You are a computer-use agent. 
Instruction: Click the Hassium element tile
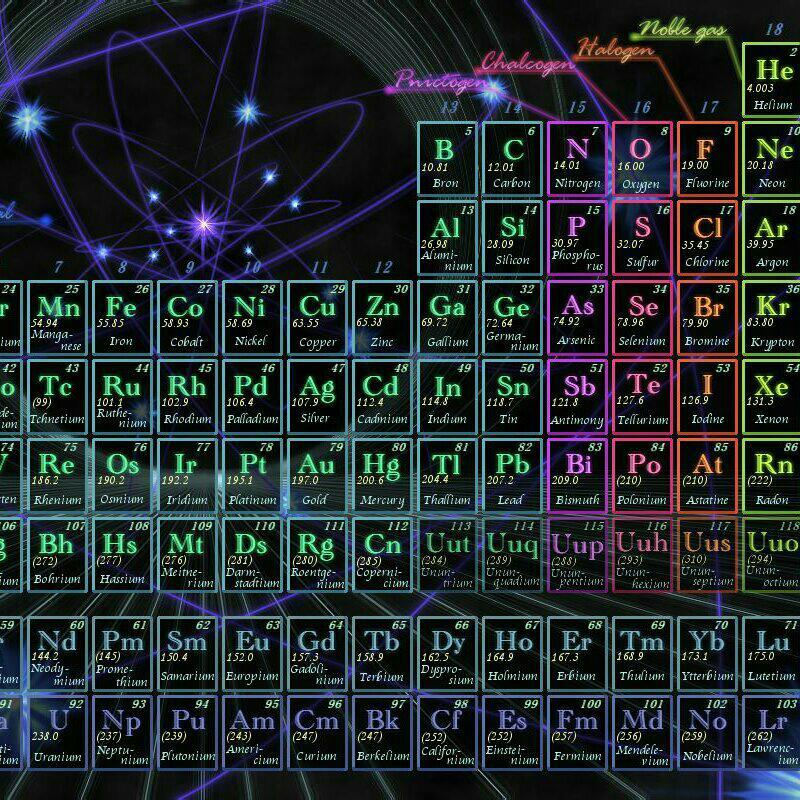pyautogui.click(x=121, y=553)
